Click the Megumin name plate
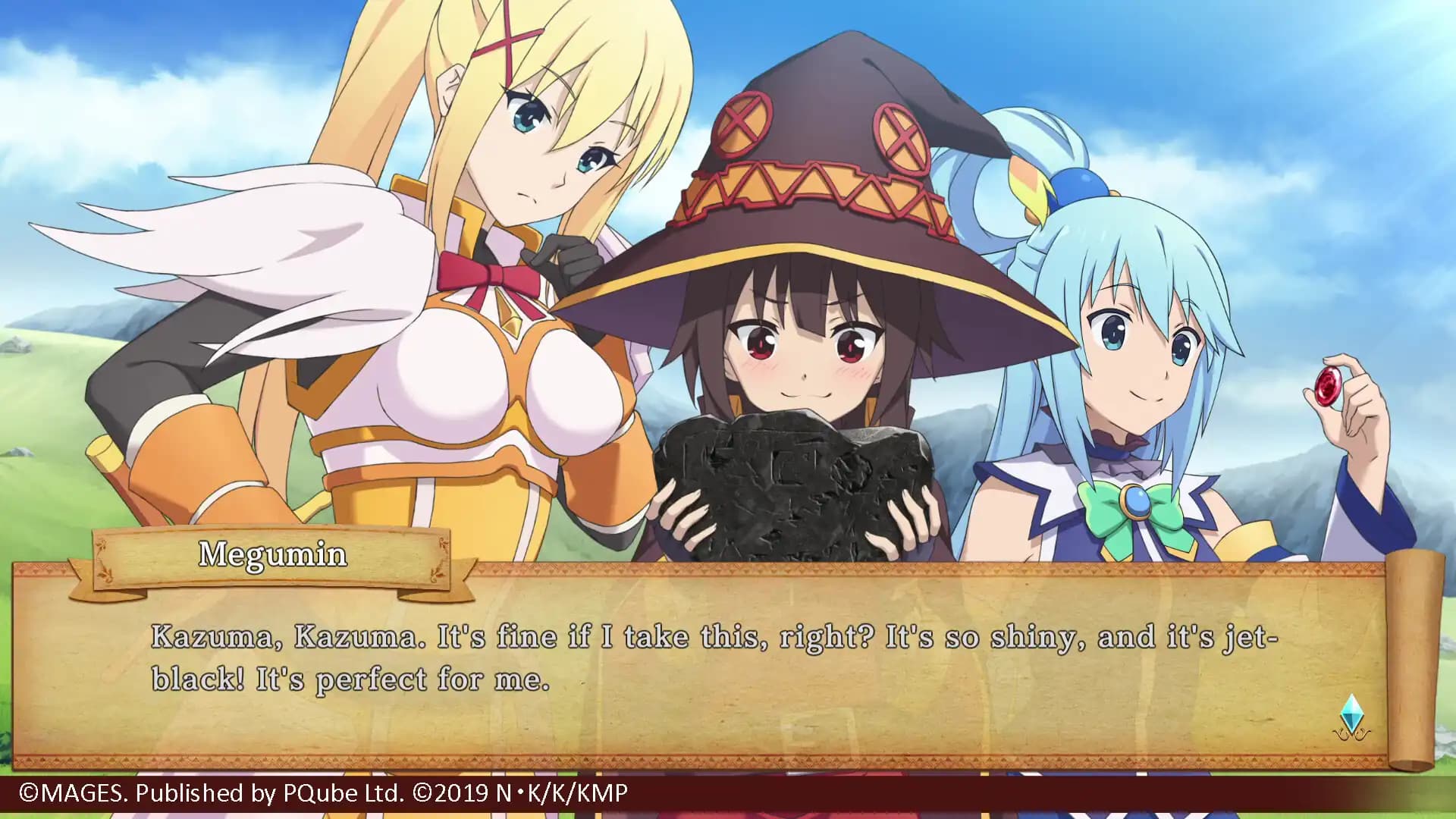The width and height of the screenshot is (1456, 819). tap(273, 555)
